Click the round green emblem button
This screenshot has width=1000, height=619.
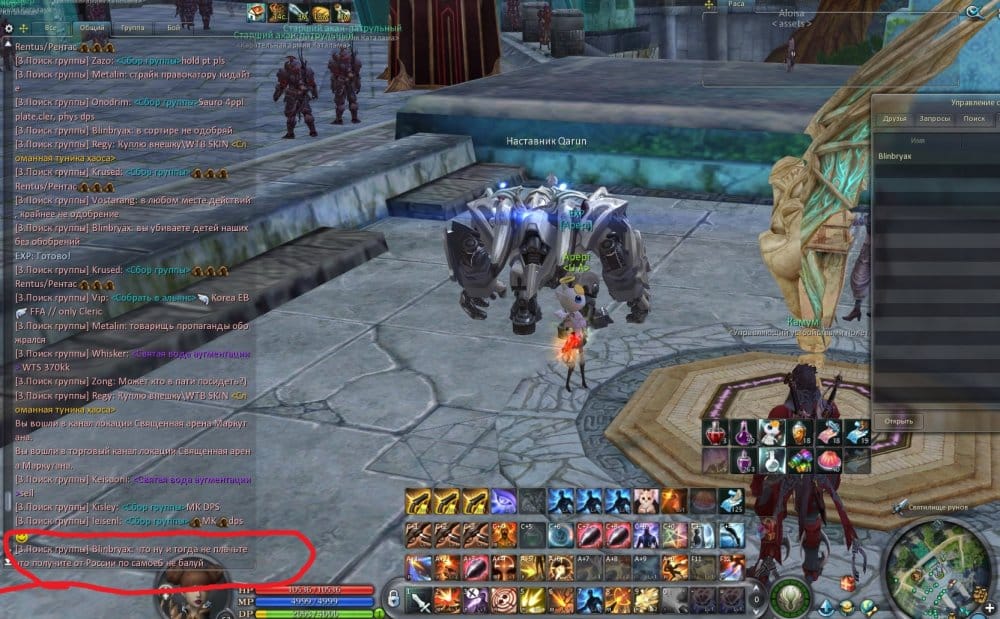pos(791,597)
